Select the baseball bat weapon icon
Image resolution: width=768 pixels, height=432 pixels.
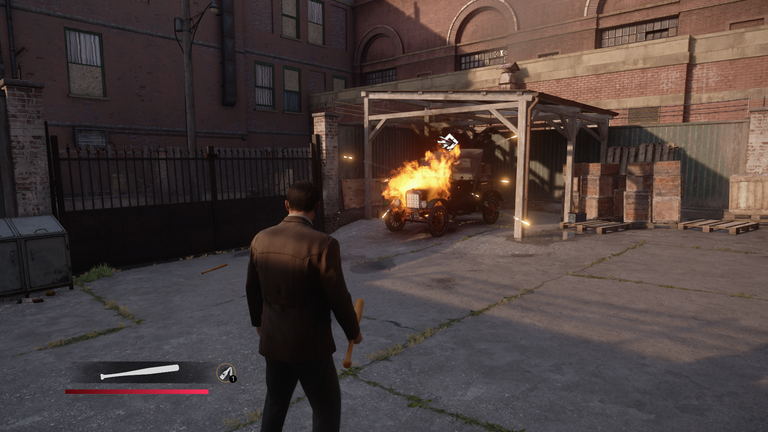(140, 373)
